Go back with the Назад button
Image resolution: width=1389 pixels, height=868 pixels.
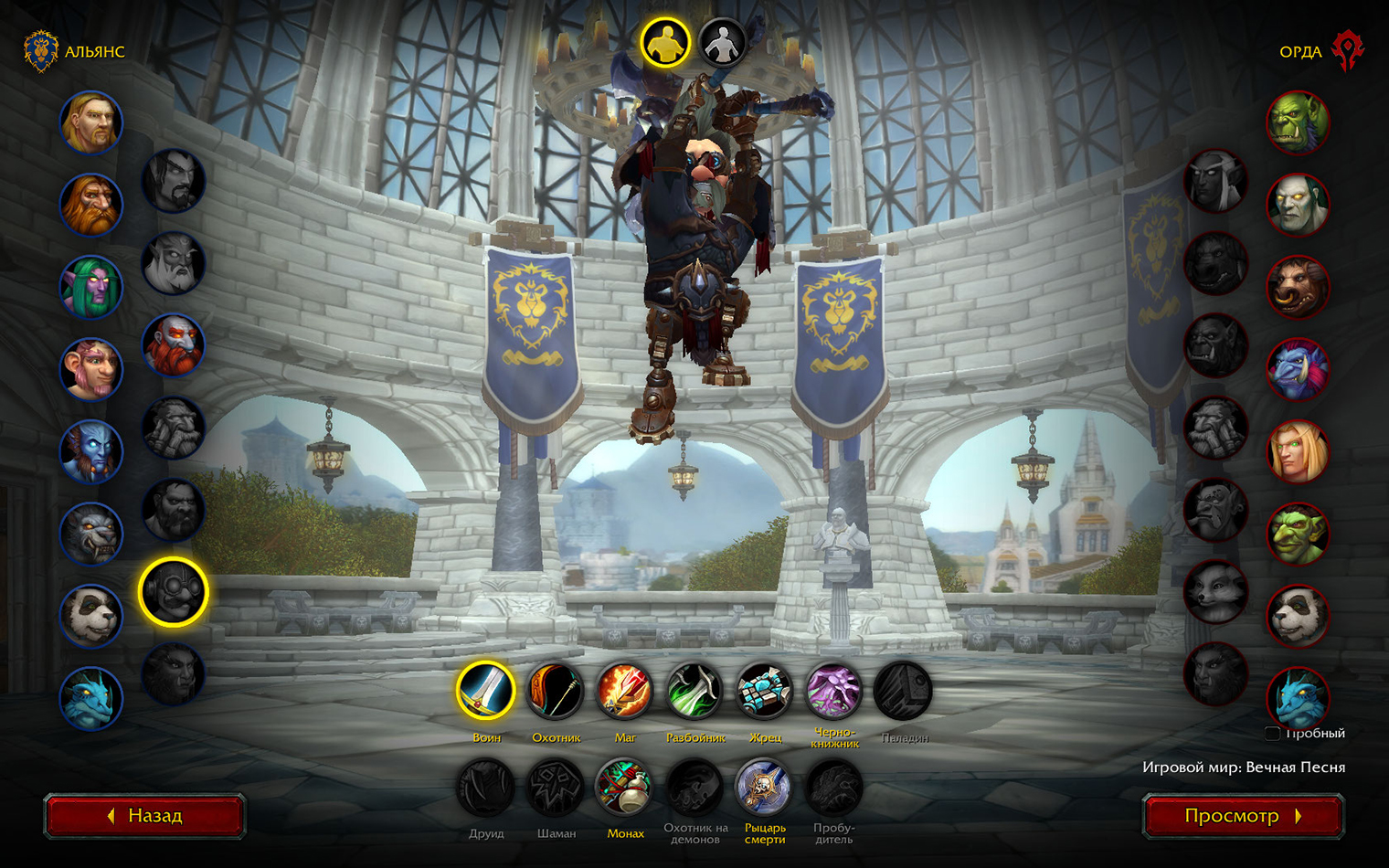pyautogui.click(x=144, y=816)
